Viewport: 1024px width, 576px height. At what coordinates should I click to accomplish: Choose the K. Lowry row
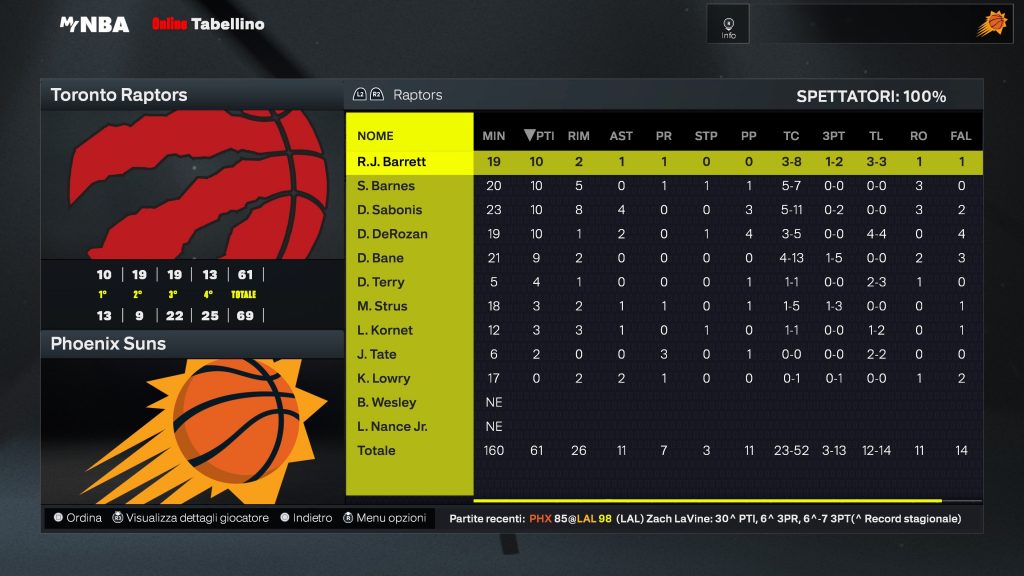coord(383,378)
